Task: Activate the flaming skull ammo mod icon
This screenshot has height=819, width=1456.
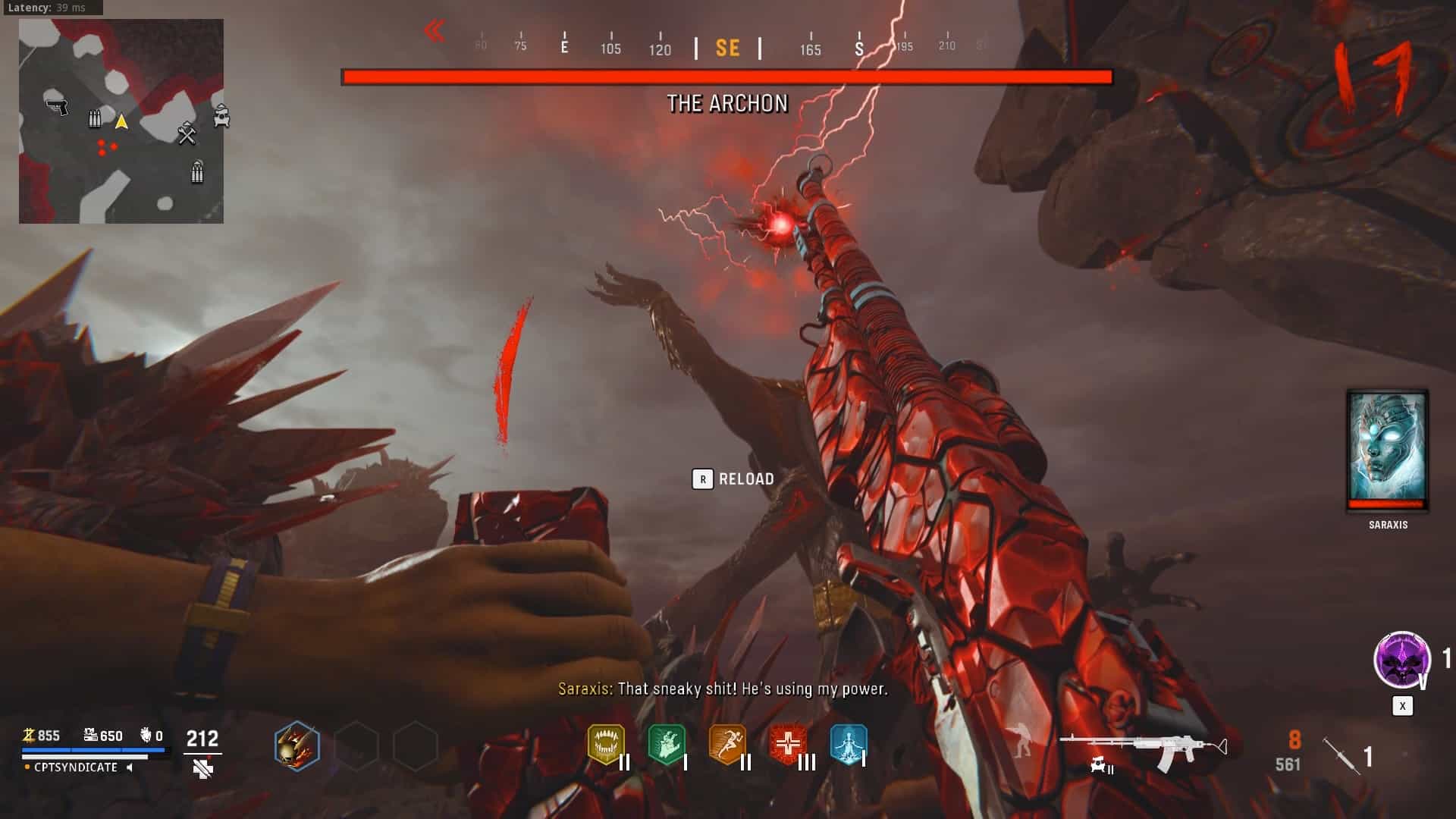Action: [297, 745]
